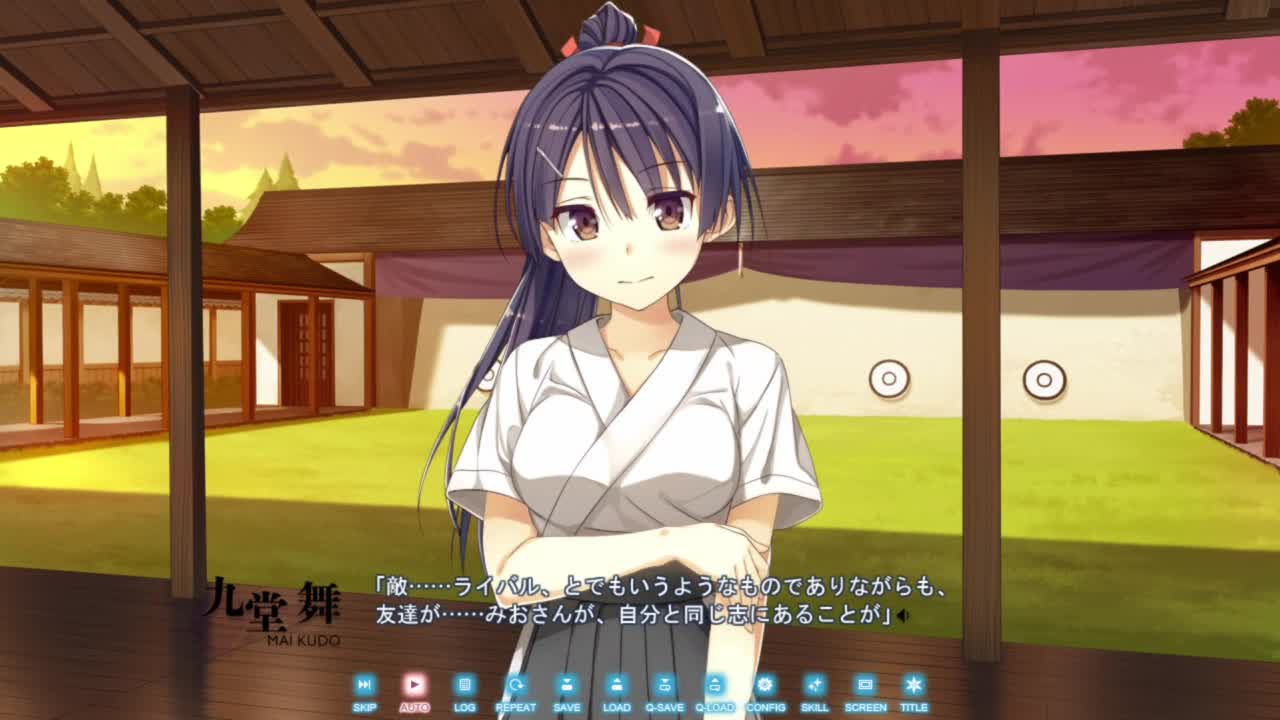Choose Q-LOAD to quick load

point(714,686)
